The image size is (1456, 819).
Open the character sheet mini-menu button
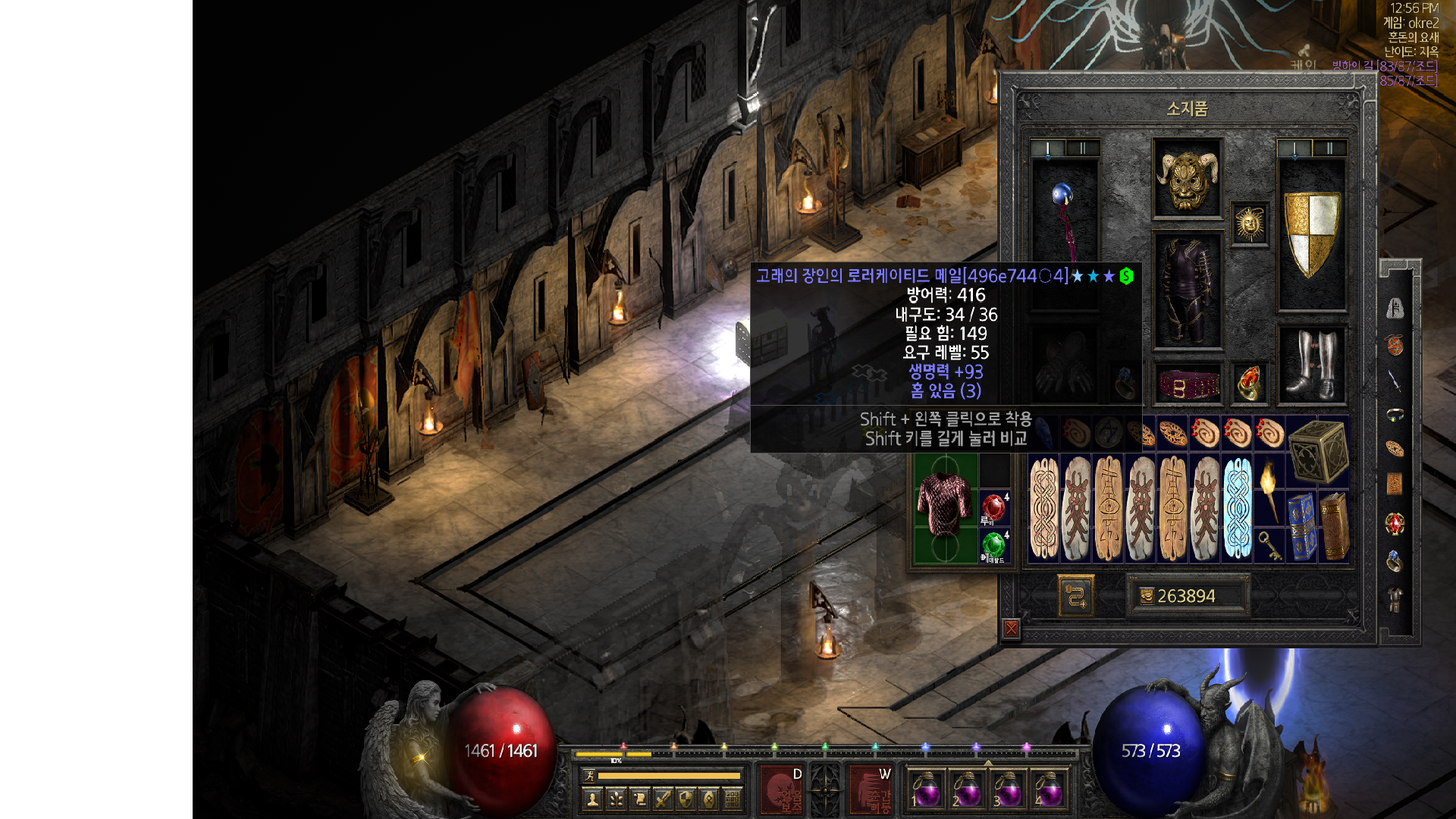coord(593,799)
